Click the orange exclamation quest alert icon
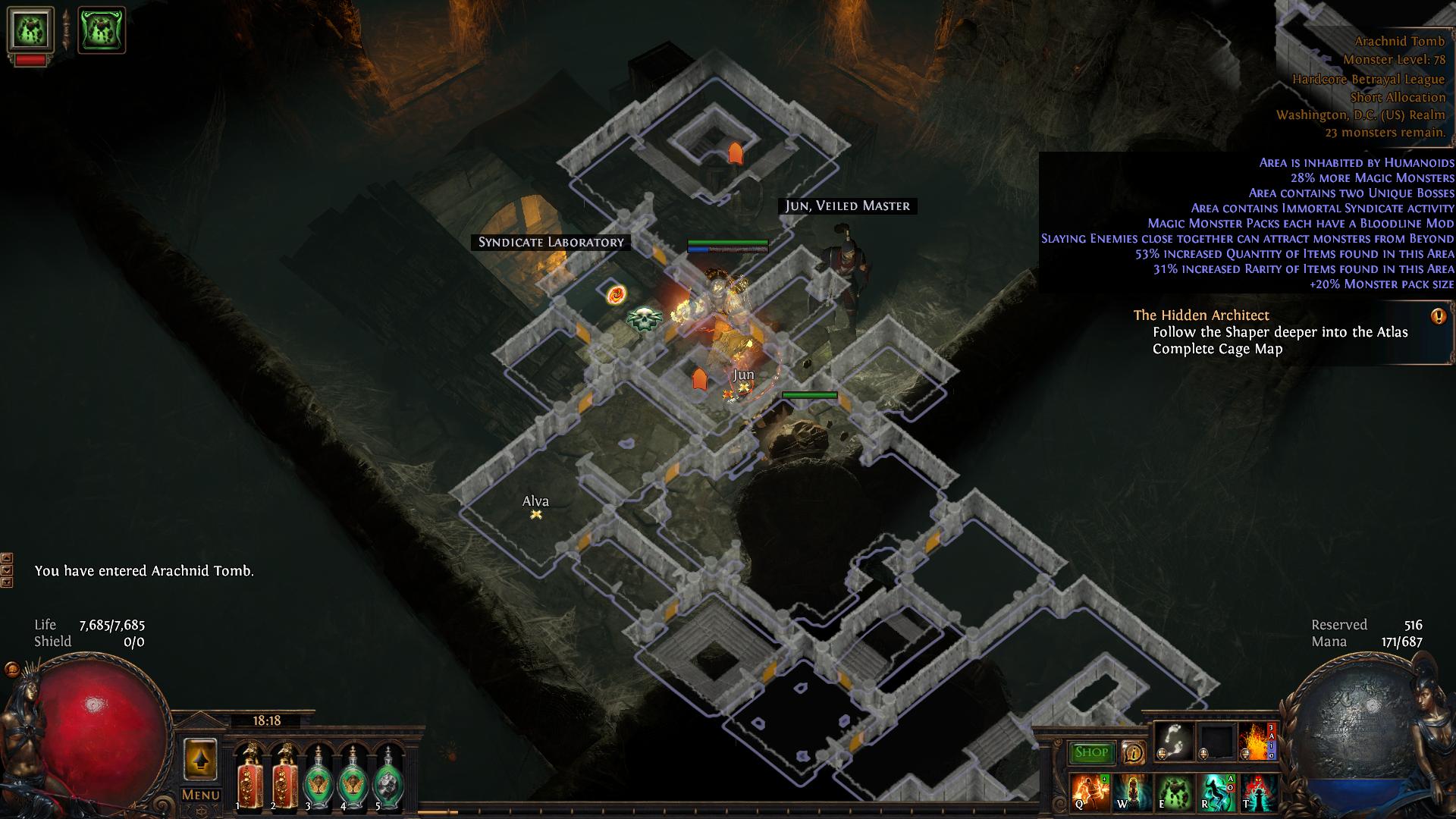This screenshot has height=819, width=1456. coord(1438,317)
